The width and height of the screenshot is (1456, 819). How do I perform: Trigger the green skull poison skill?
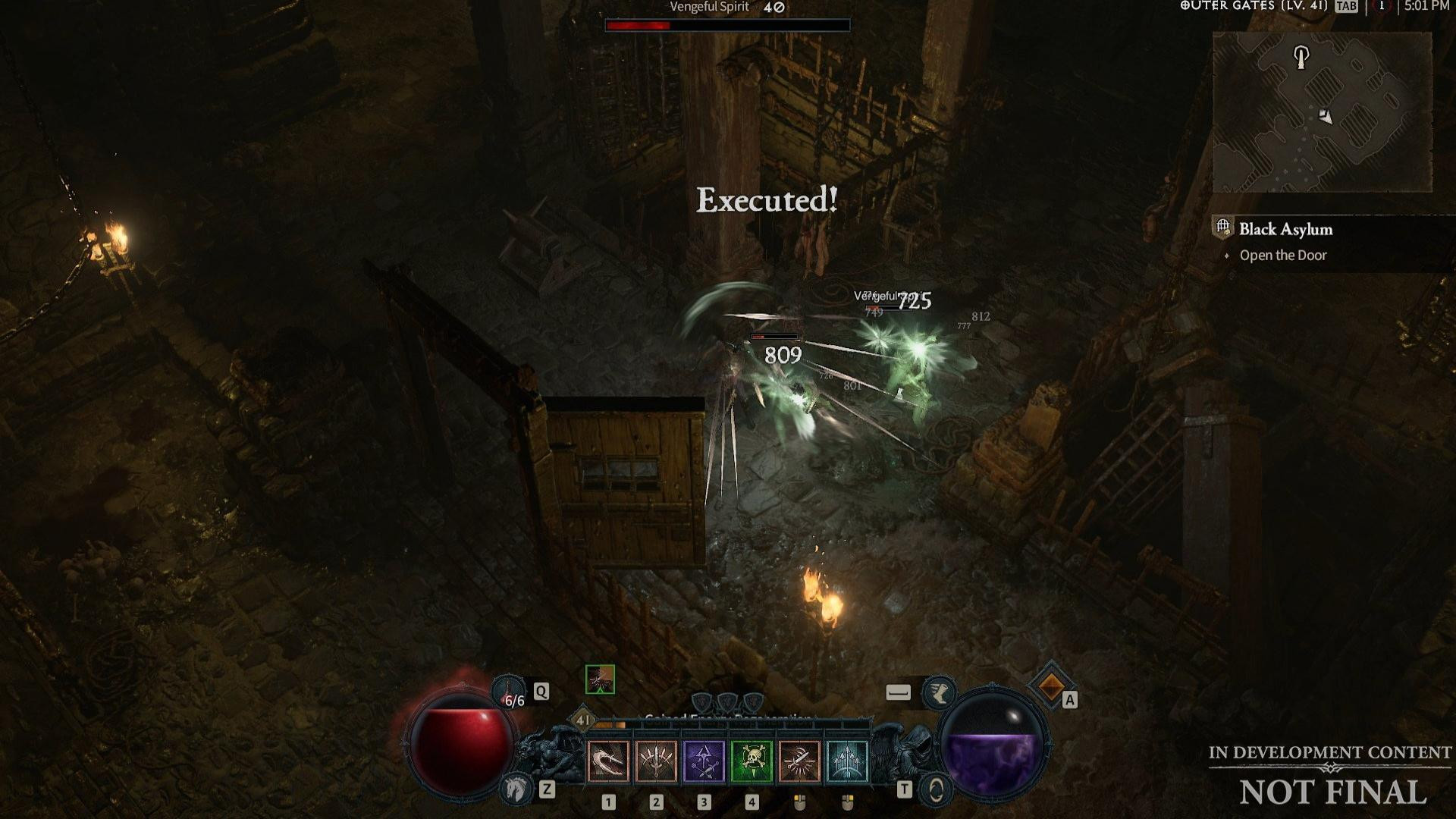[x=752, y=761]
